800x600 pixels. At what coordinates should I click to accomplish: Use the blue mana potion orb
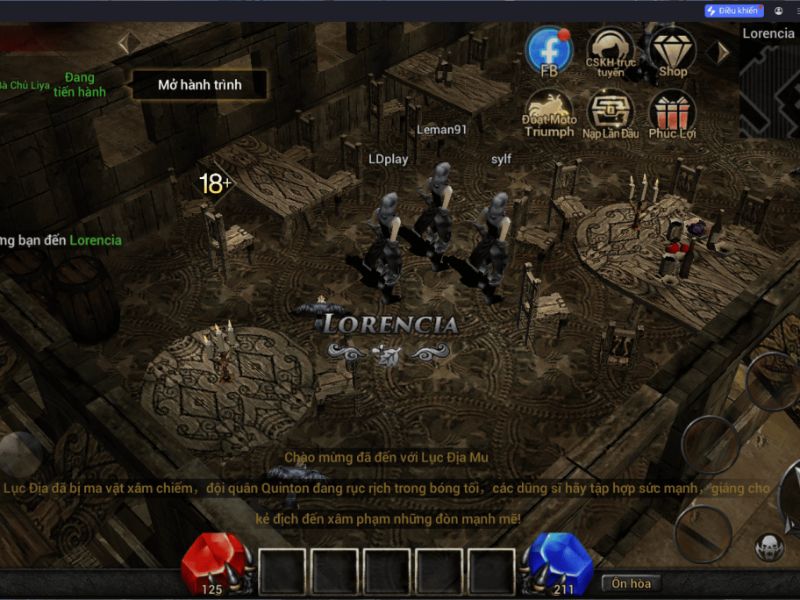pos(562,565)
